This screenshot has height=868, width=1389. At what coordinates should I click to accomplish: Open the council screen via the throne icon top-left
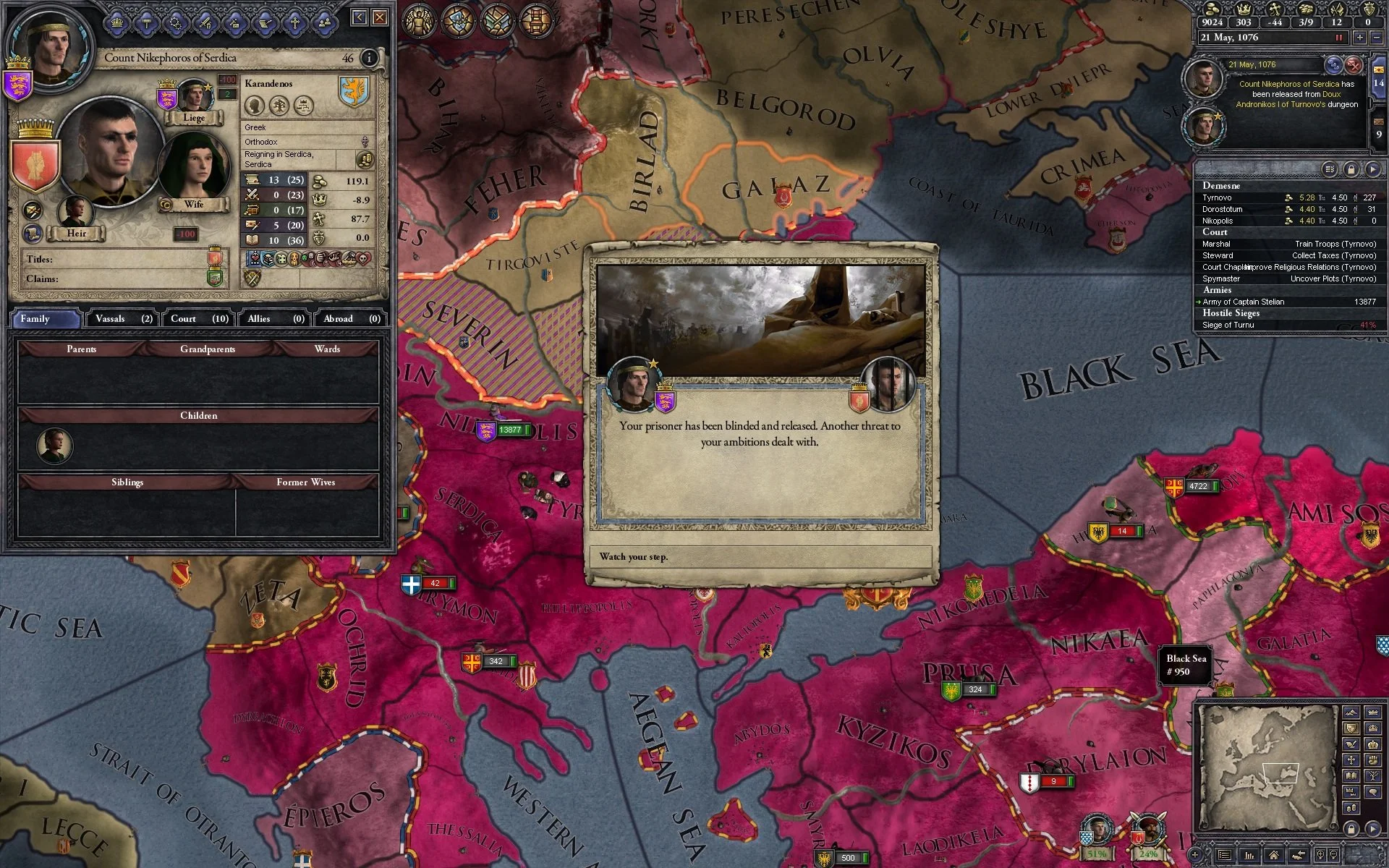click(535, 20)
